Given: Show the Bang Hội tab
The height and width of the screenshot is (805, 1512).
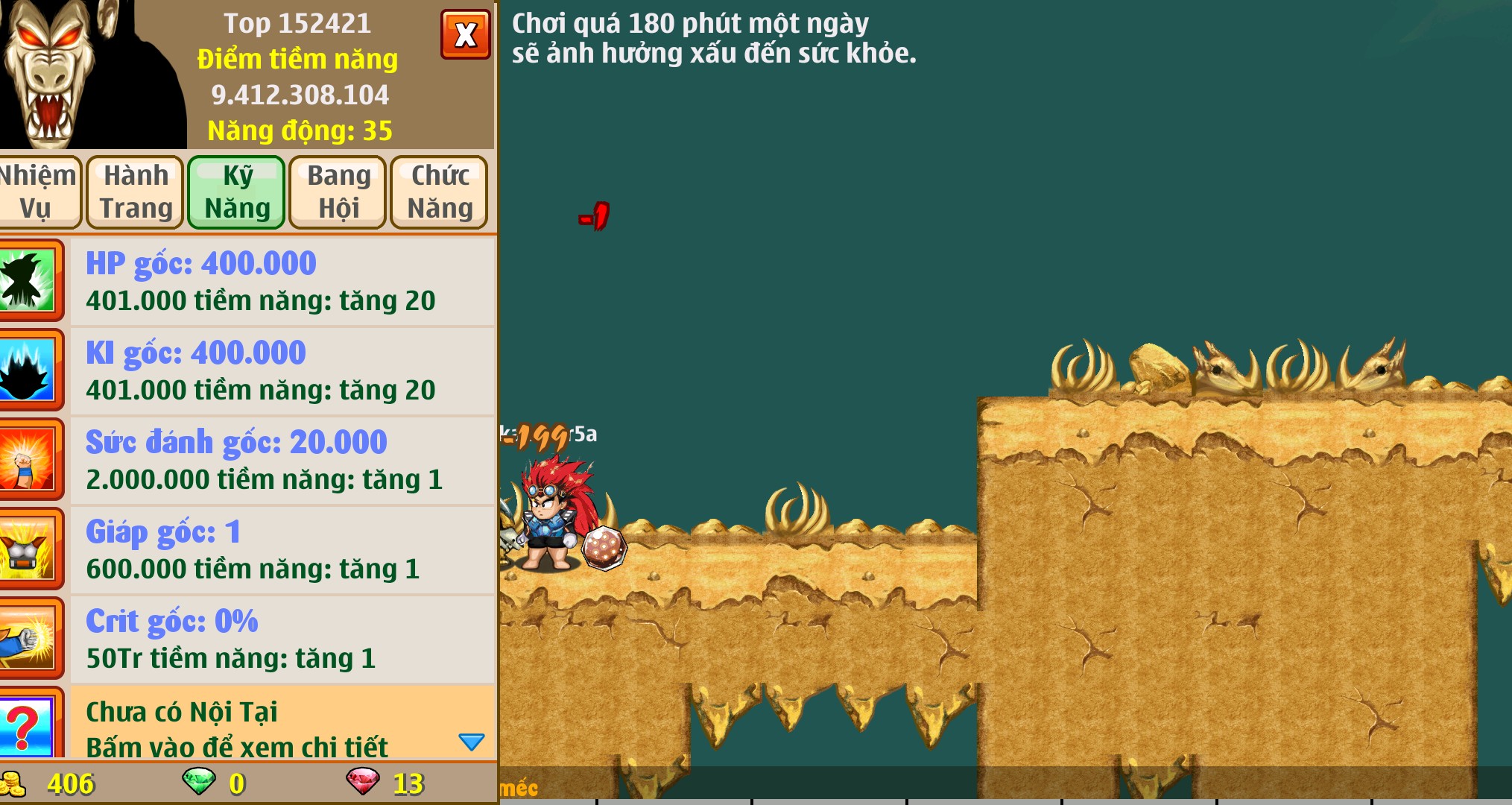Looking at the screenshot, I should [338, 192].
